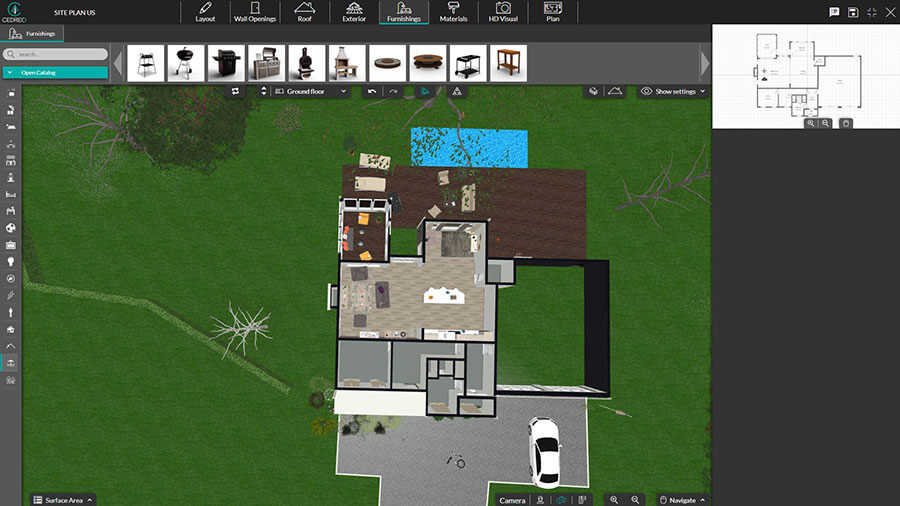Switch to the Plan tab
Viewport: 900px width, 506px height.
pos(552,12)
